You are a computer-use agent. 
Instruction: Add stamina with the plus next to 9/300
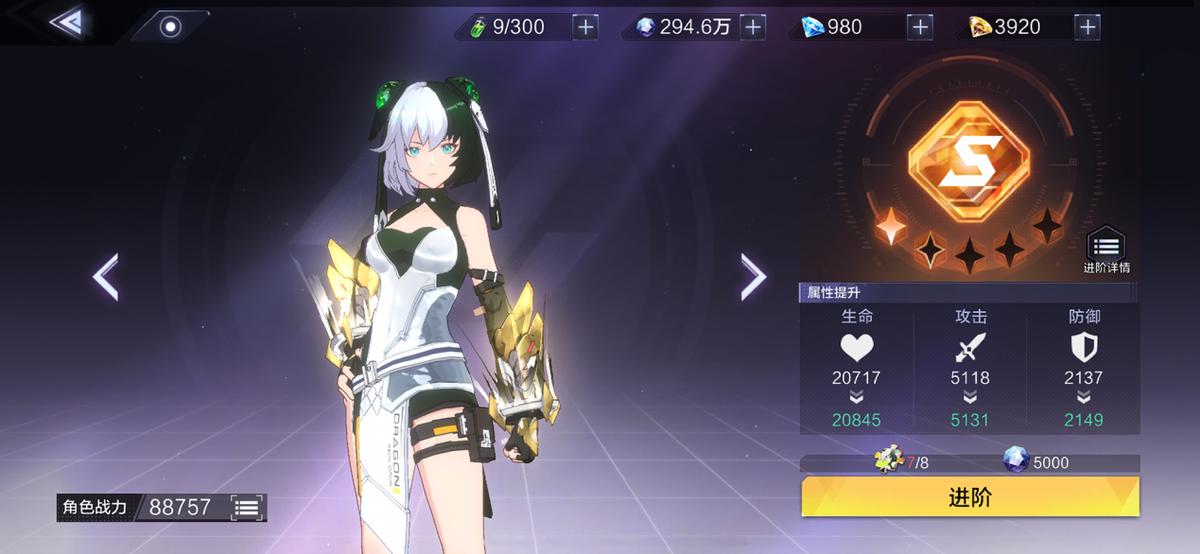coord(586,27)
